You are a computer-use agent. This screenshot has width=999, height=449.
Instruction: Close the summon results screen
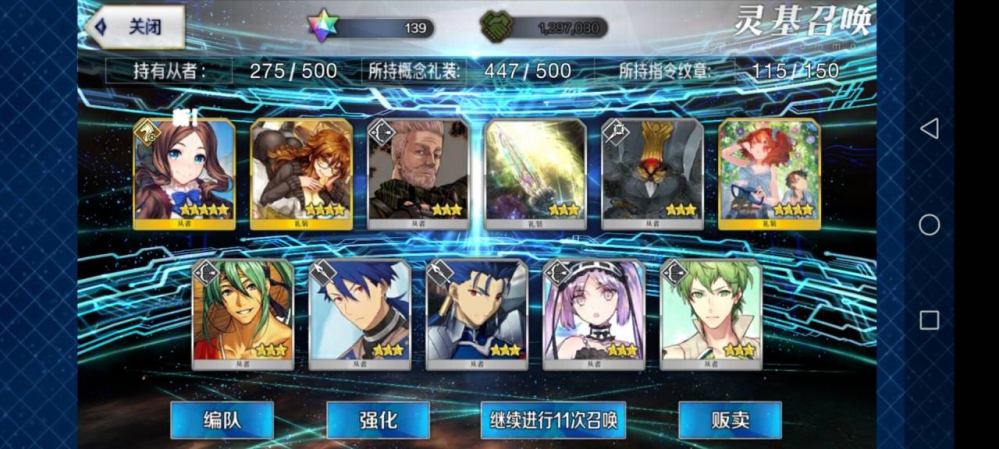pyautogui.click(x=137, y=27)
